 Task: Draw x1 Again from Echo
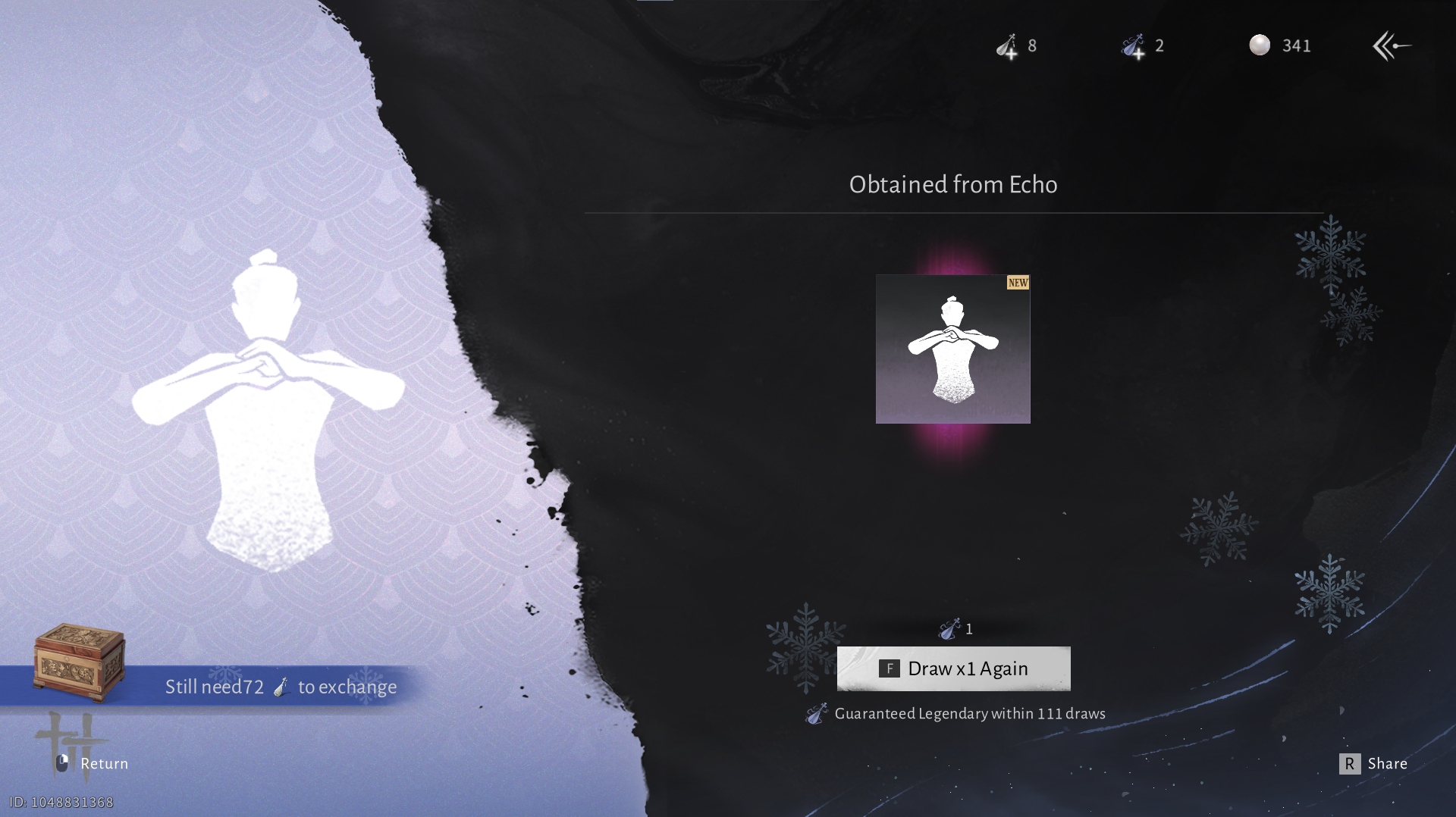point(953,668)
